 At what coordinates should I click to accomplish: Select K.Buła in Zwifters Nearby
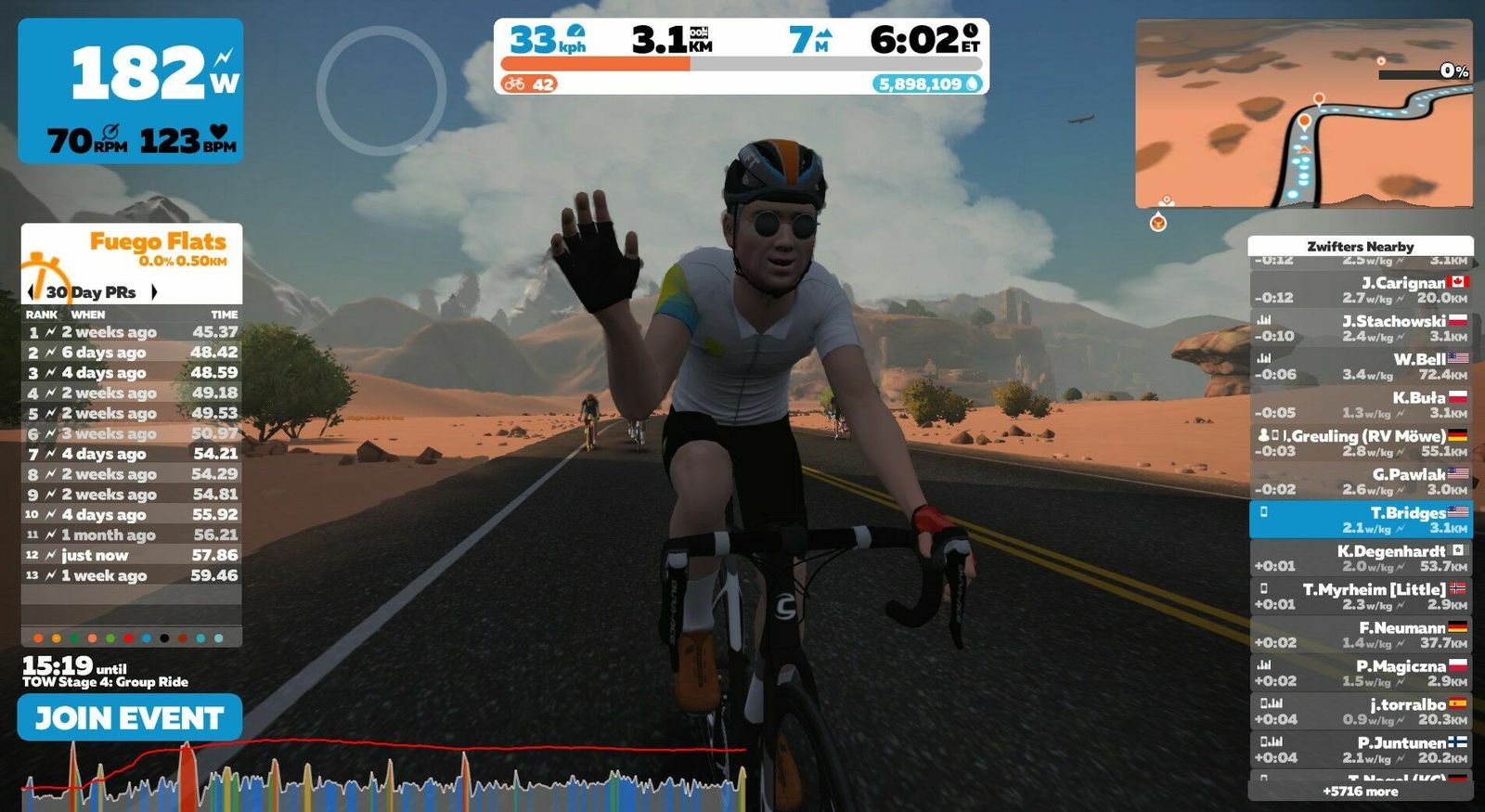coord(1361,405)
